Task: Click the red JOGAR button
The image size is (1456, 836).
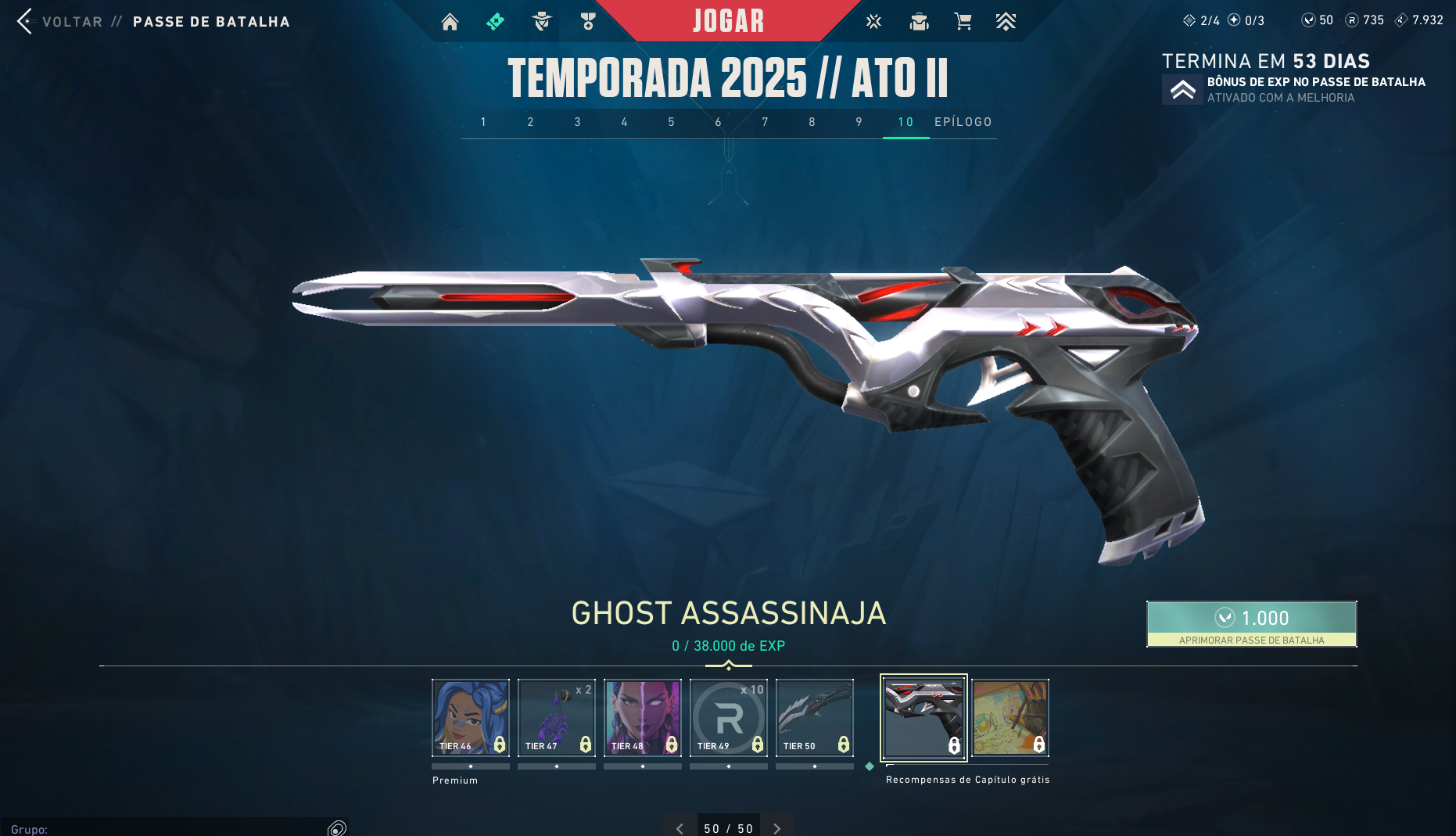Action: coord(728,21)
